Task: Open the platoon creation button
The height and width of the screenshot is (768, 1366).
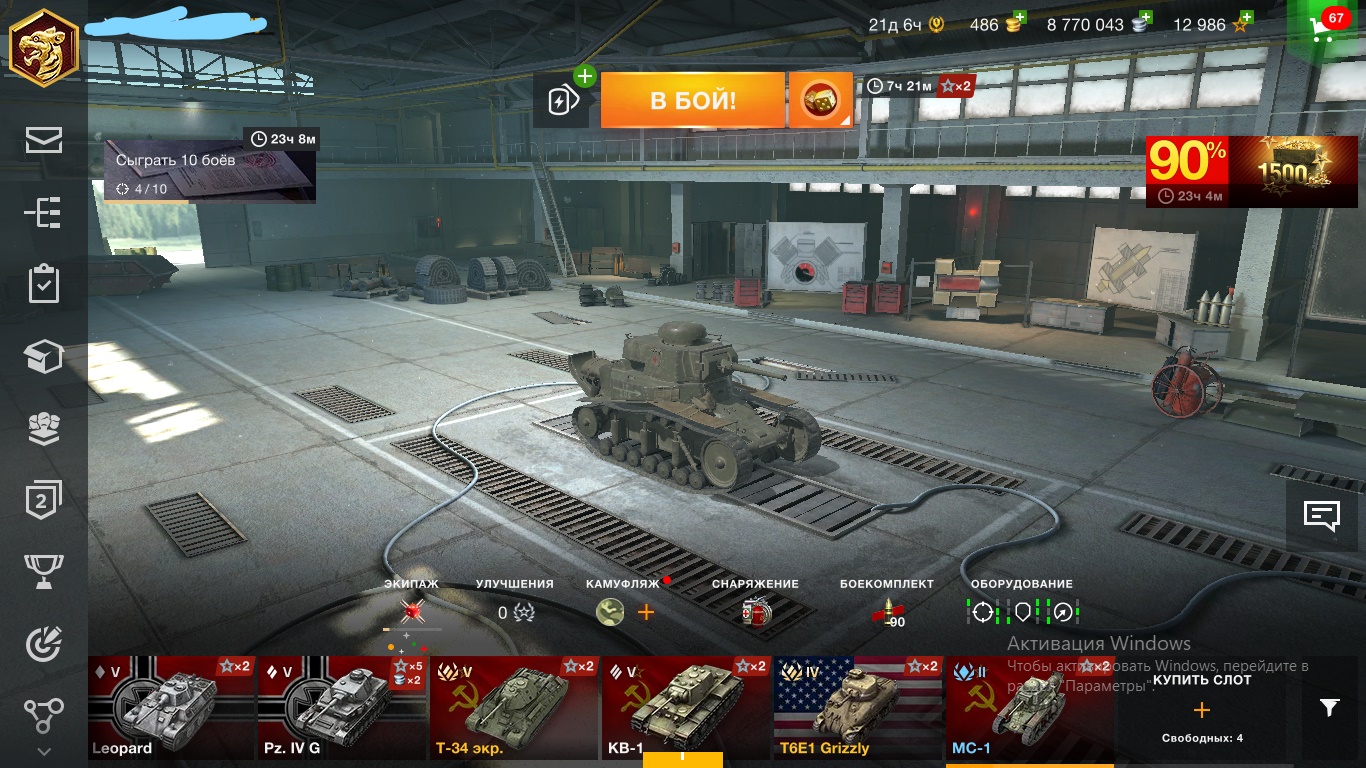Action: pyautogui.click(x=565, y=100)
